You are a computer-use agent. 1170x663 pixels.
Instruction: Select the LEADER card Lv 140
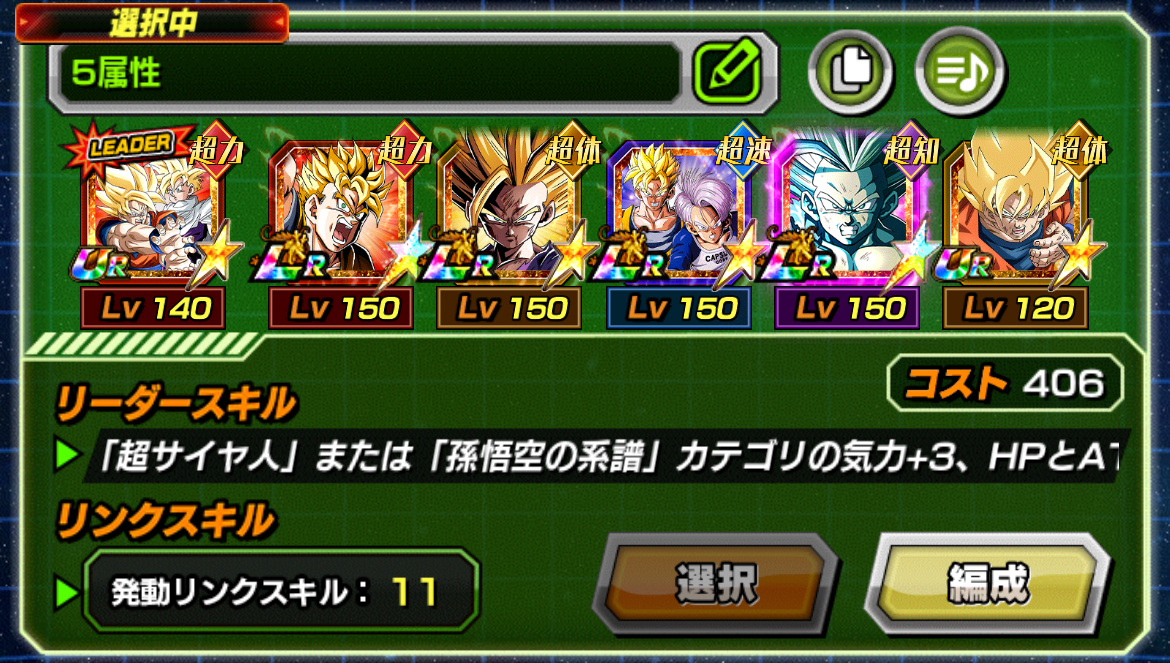click(x=155, y=222)
